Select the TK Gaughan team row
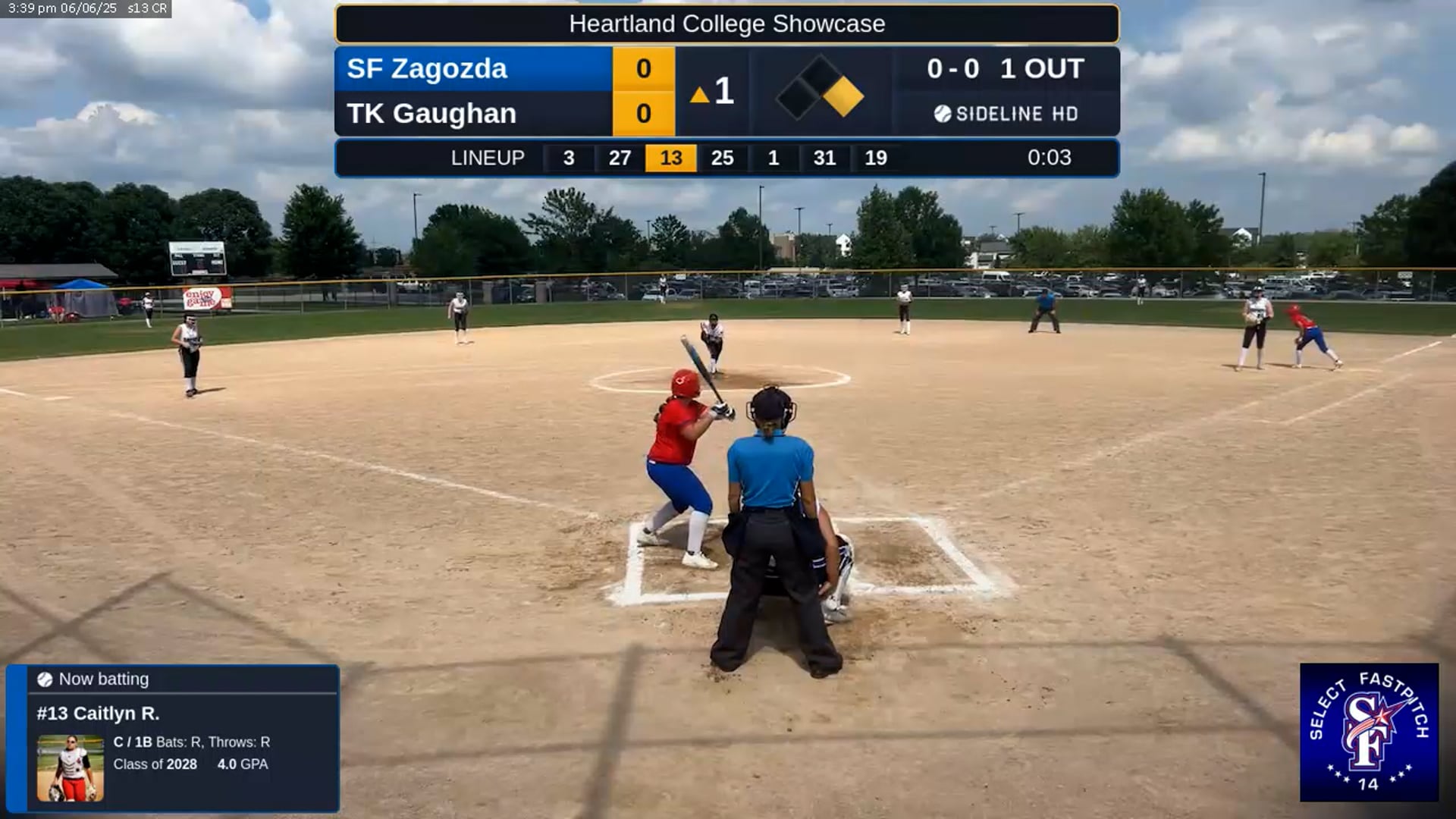 click(474, 114)
